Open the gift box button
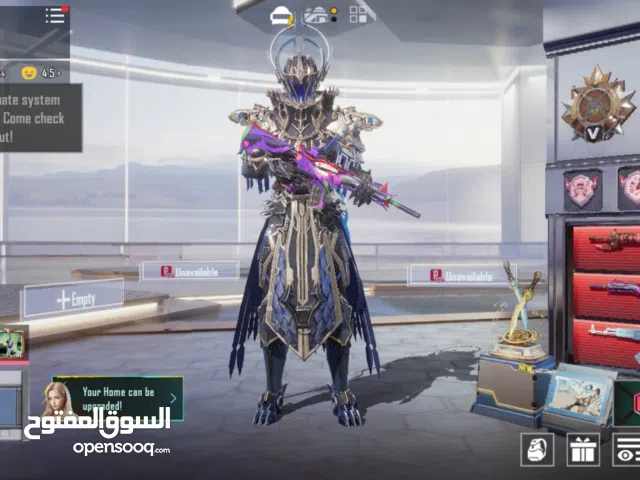The width and height of the screenshot is (640, 480). point(583,450)
